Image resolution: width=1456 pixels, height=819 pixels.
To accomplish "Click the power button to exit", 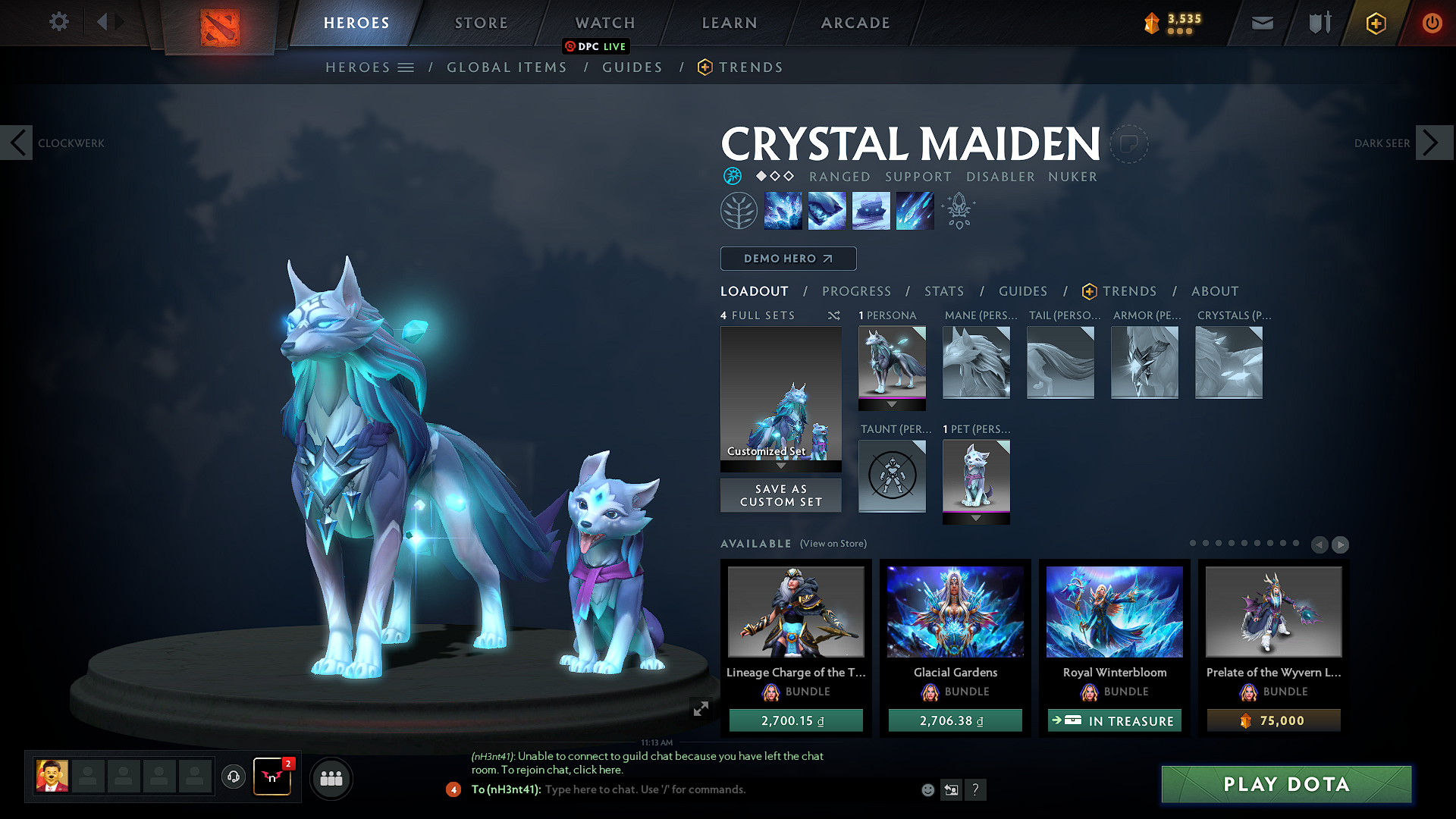I will click(1432, 22).
